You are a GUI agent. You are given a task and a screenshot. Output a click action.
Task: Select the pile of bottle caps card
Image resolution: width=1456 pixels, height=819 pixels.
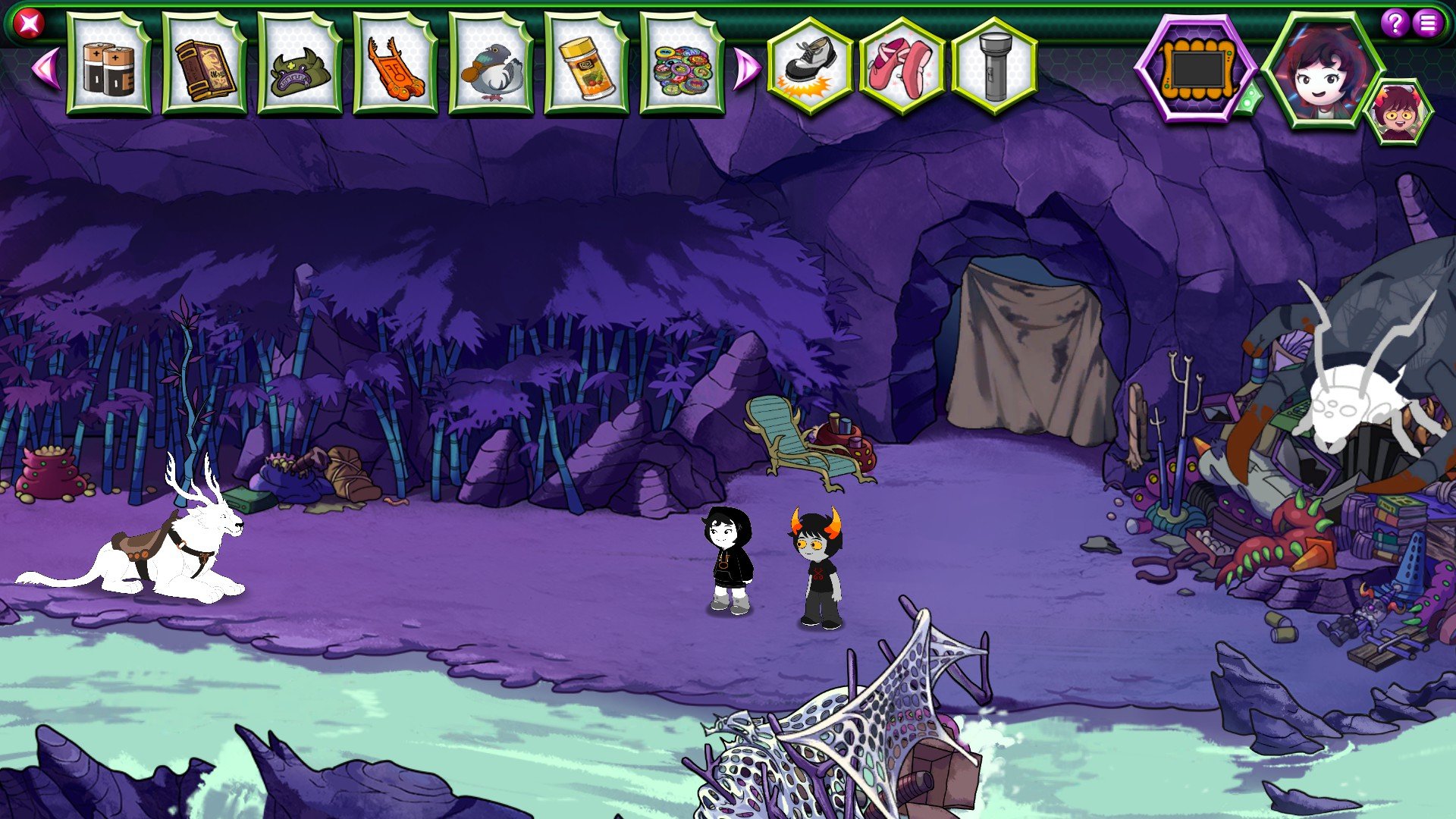(682, 66)
